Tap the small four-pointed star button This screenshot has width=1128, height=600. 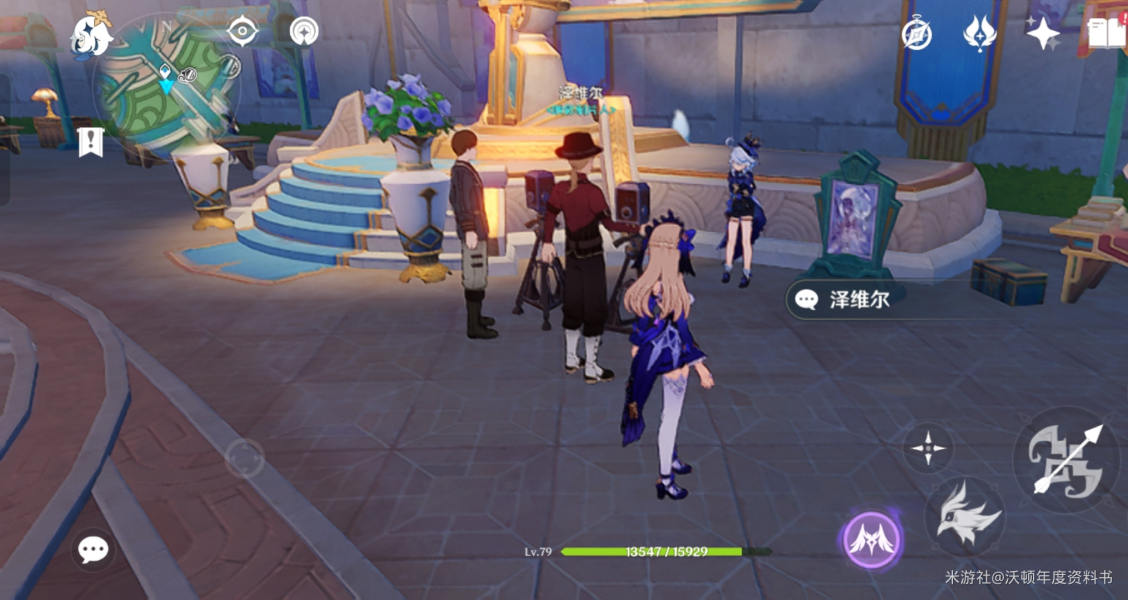pyautogui.click(x=928, y=447)
